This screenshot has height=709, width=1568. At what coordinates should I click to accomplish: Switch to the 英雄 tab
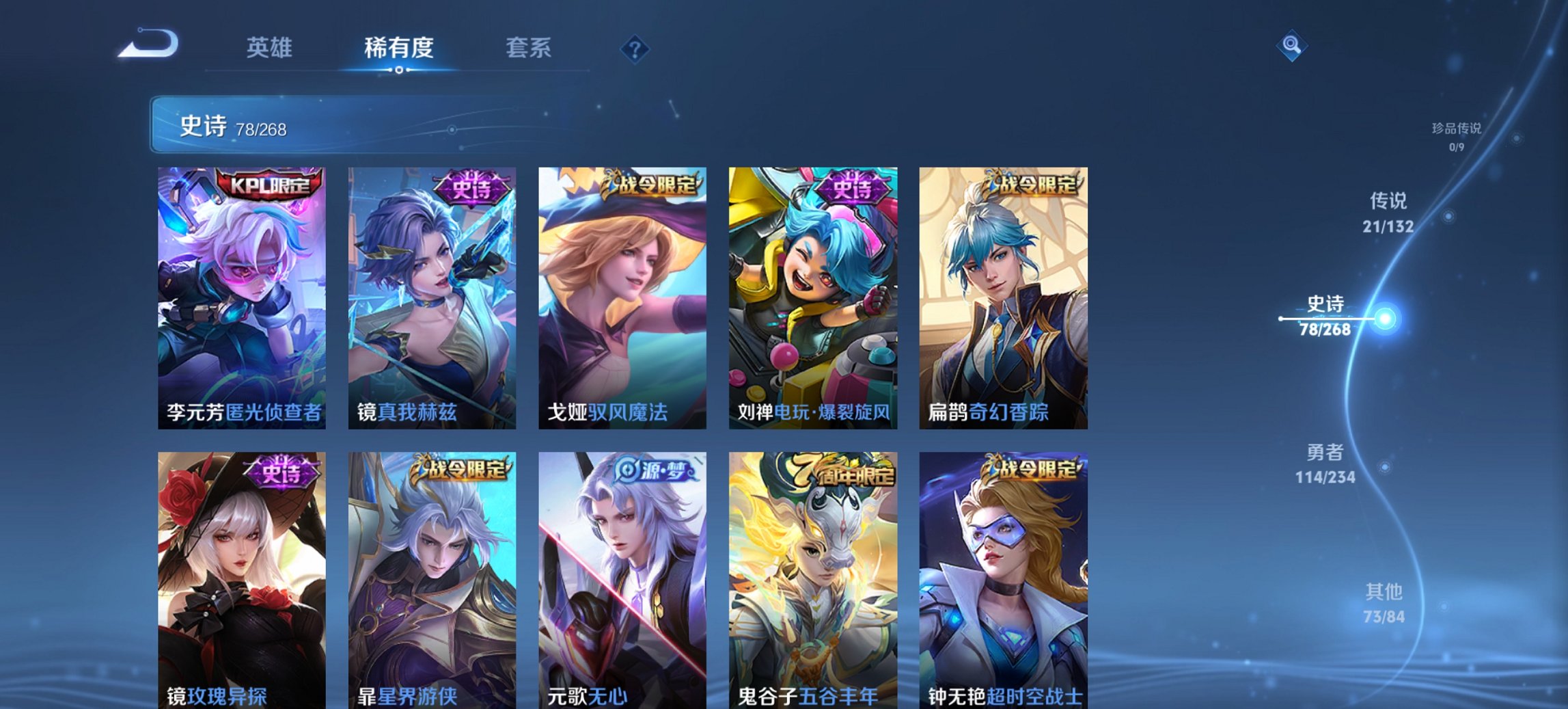[271, 48]
